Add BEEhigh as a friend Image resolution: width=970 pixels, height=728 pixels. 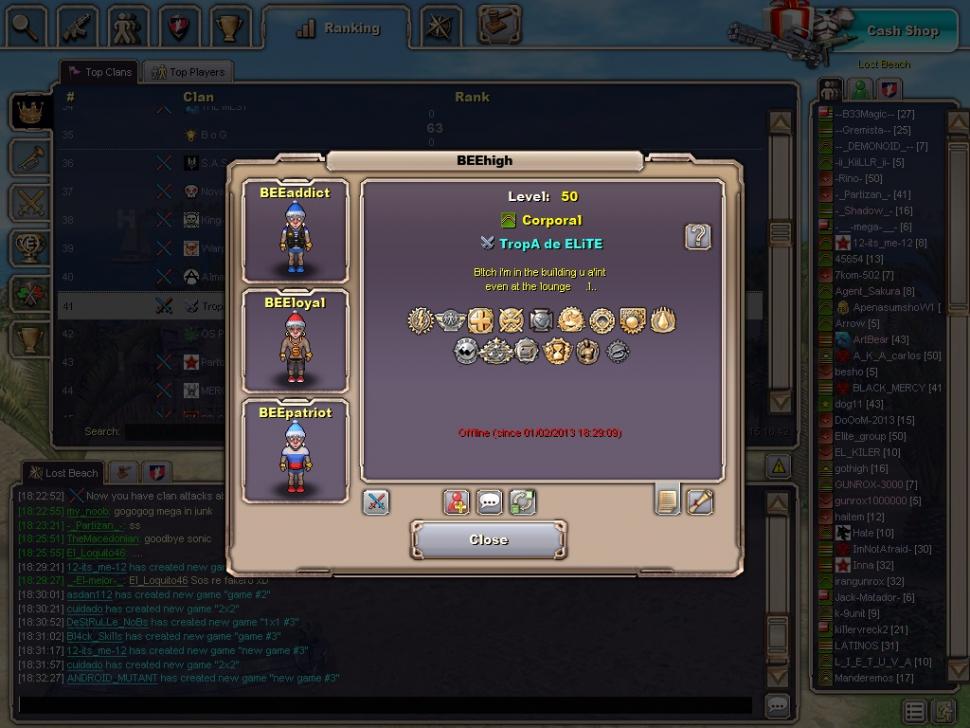tap(456, 502)
